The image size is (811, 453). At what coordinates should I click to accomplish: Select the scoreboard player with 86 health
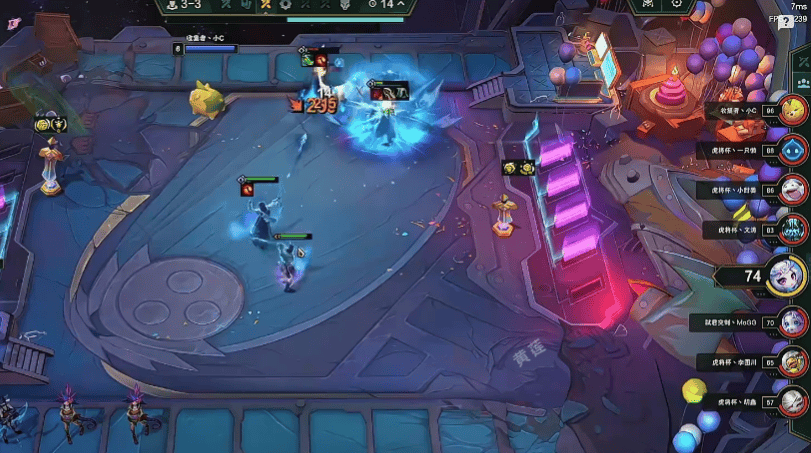[x=794, y=189]
